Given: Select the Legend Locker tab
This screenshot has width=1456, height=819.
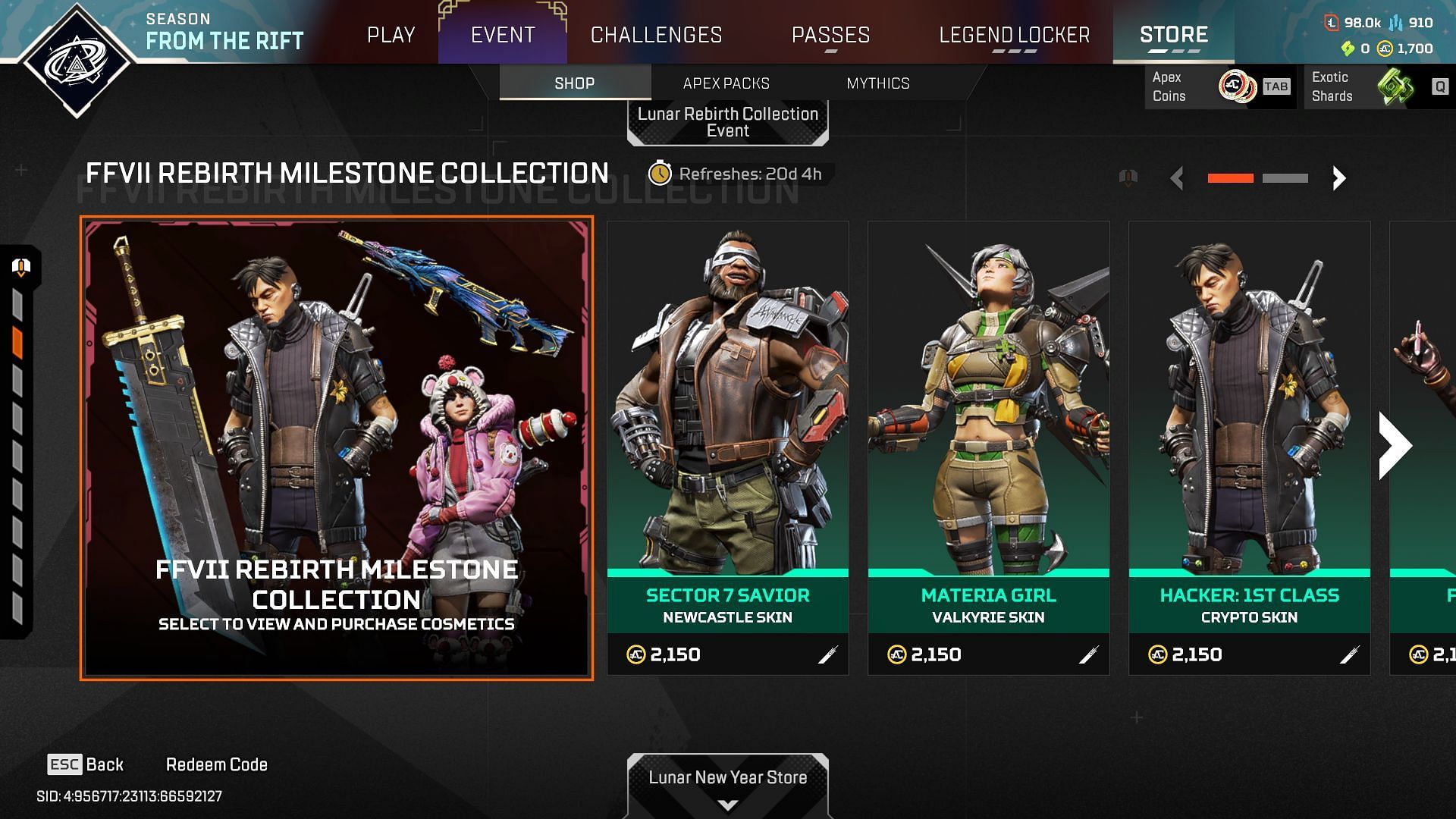Looking at the screenshot, I should pos(1014,35).
